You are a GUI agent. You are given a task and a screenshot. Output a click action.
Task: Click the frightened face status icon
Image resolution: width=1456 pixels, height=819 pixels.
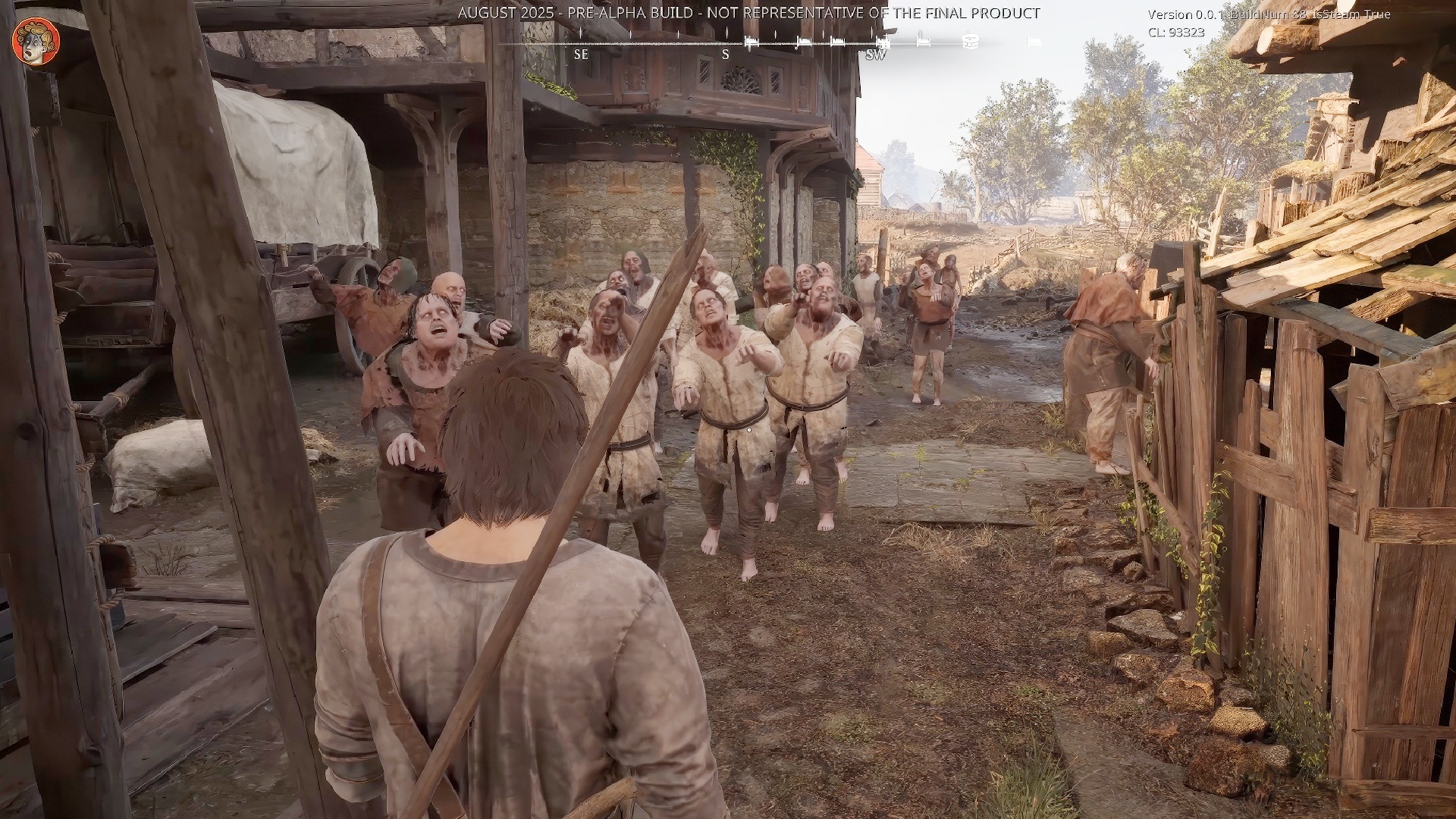click(x=36, y=42)
